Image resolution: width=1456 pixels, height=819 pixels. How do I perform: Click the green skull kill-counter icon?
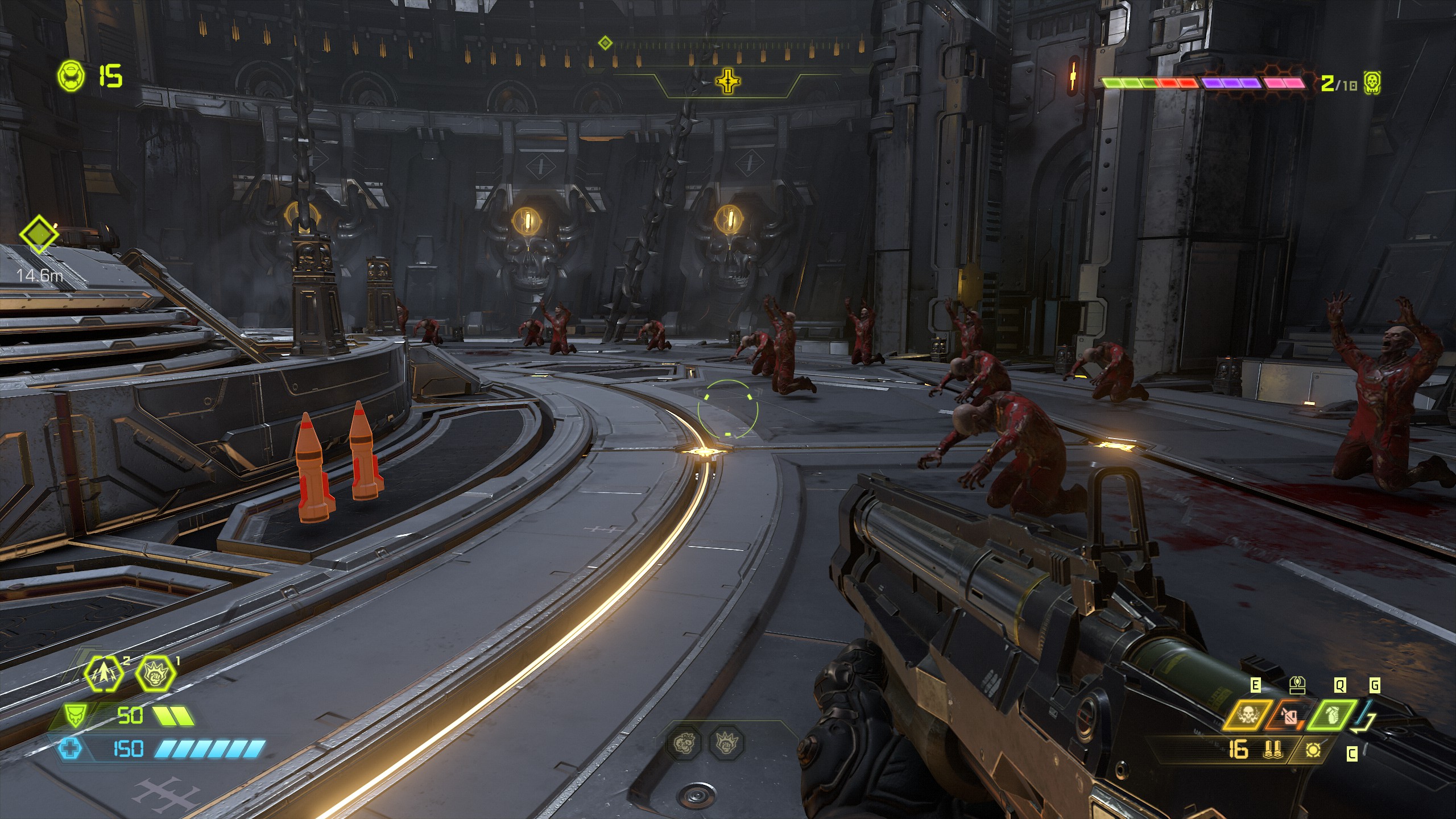pos(1372,84)
